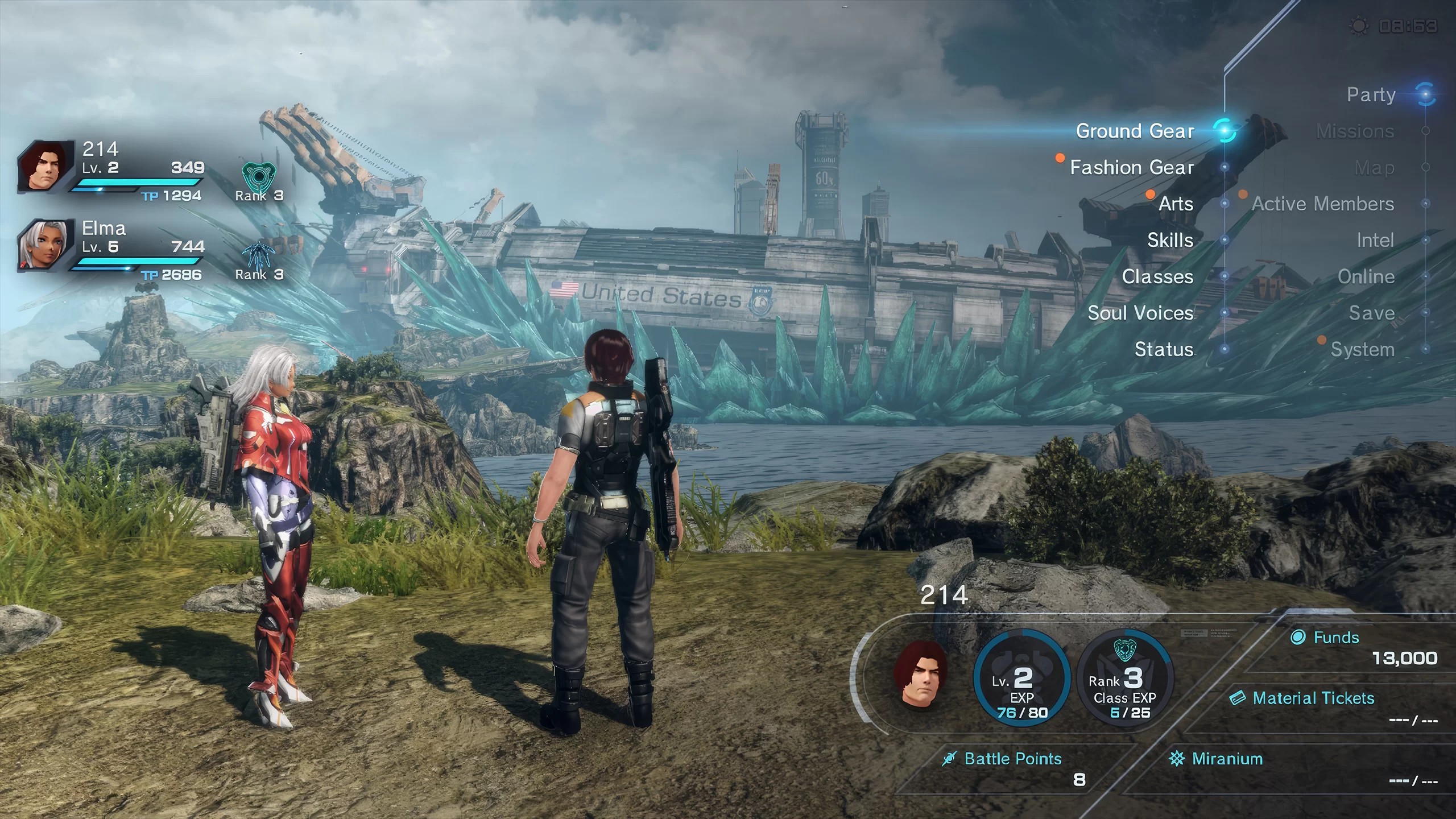Open the Arts menu entry

coord(1176,204)
